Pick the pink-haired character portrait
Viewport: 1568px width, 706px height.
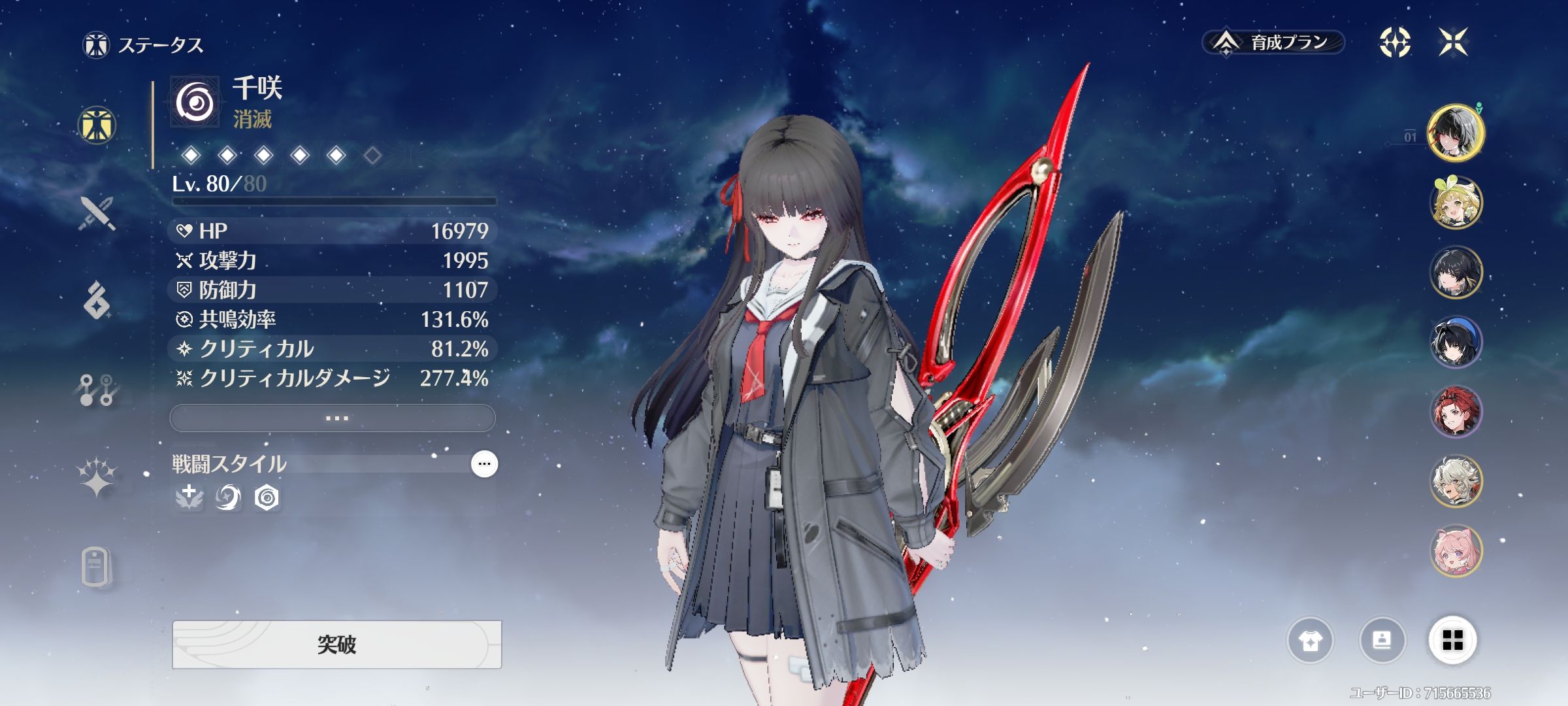pos(1456,551)
